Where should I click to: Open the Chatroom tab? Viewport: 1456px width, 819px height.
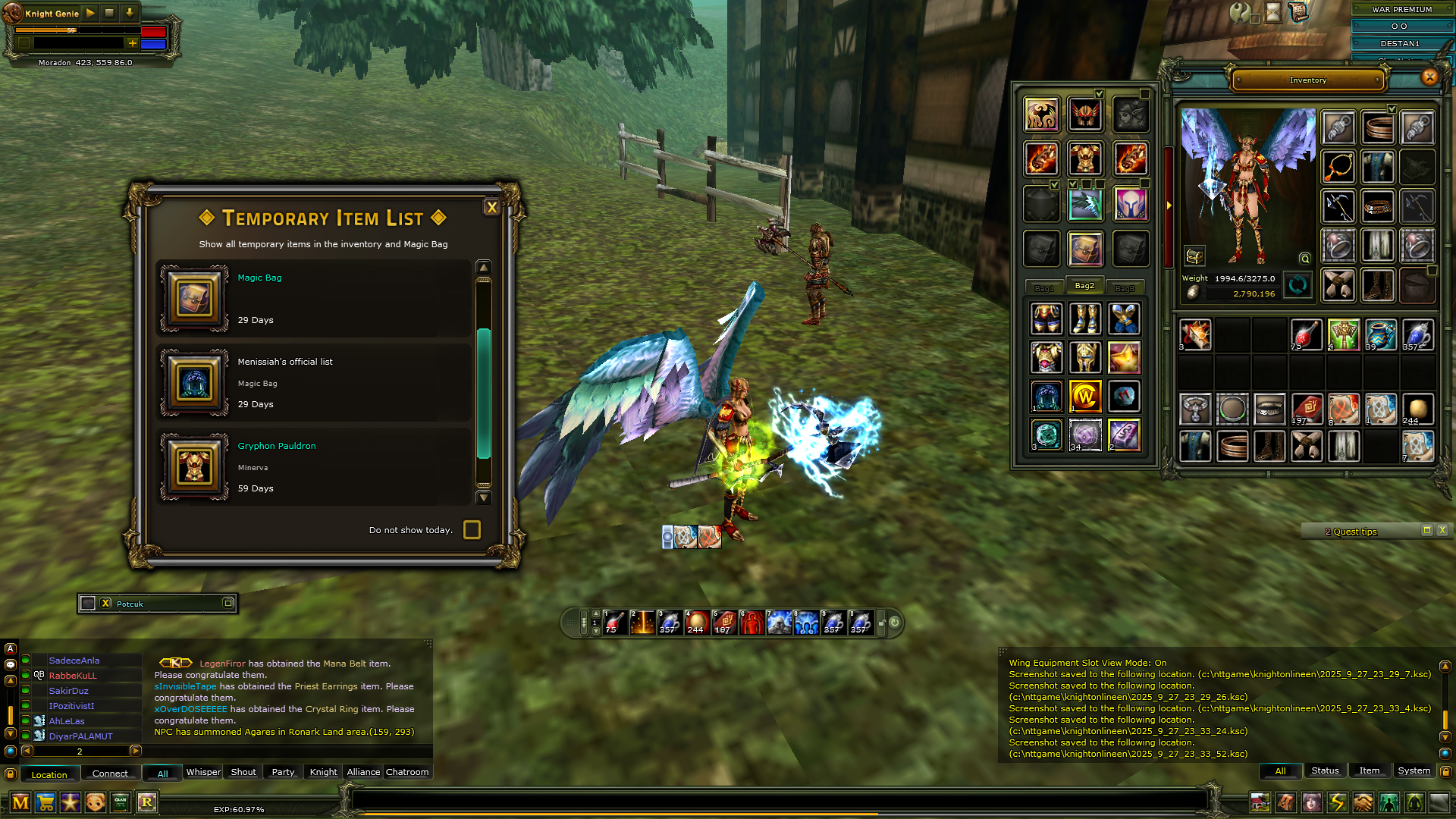pos(407,772)
